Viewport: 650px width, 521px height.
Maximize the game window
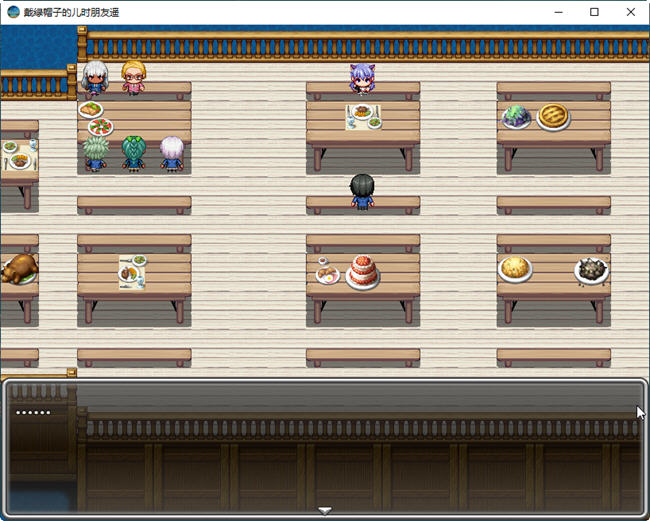[x=594, y=12]
